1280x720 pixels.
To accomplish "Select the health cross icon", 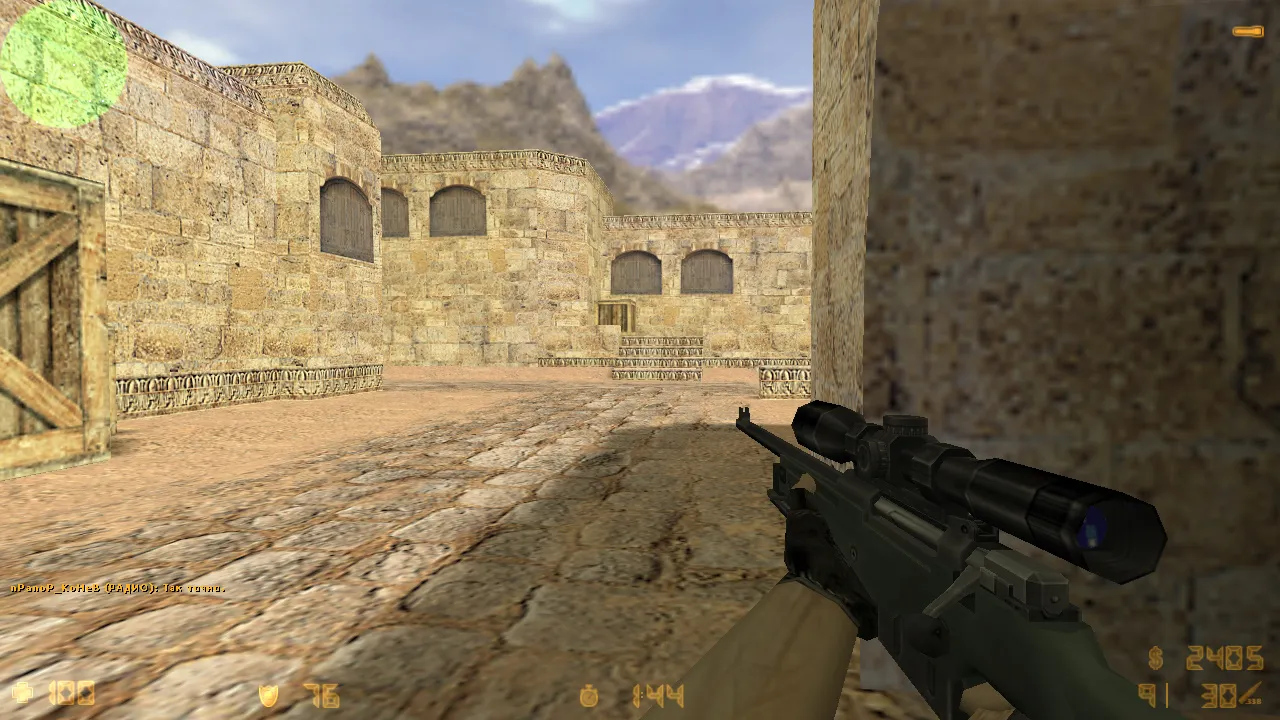I will click(x=23, y=692).
